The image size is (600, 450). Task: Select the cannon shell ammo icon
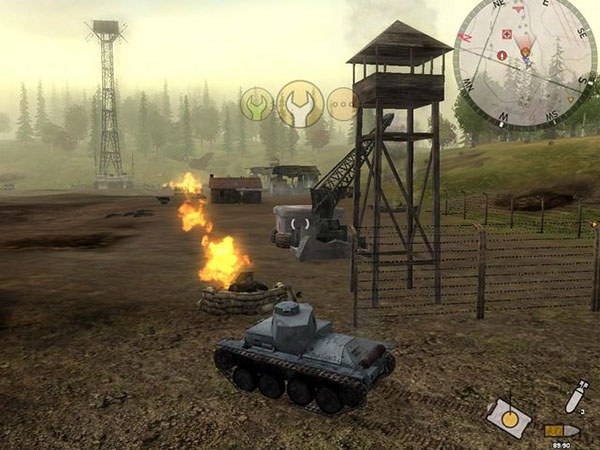tap(561, 430)
